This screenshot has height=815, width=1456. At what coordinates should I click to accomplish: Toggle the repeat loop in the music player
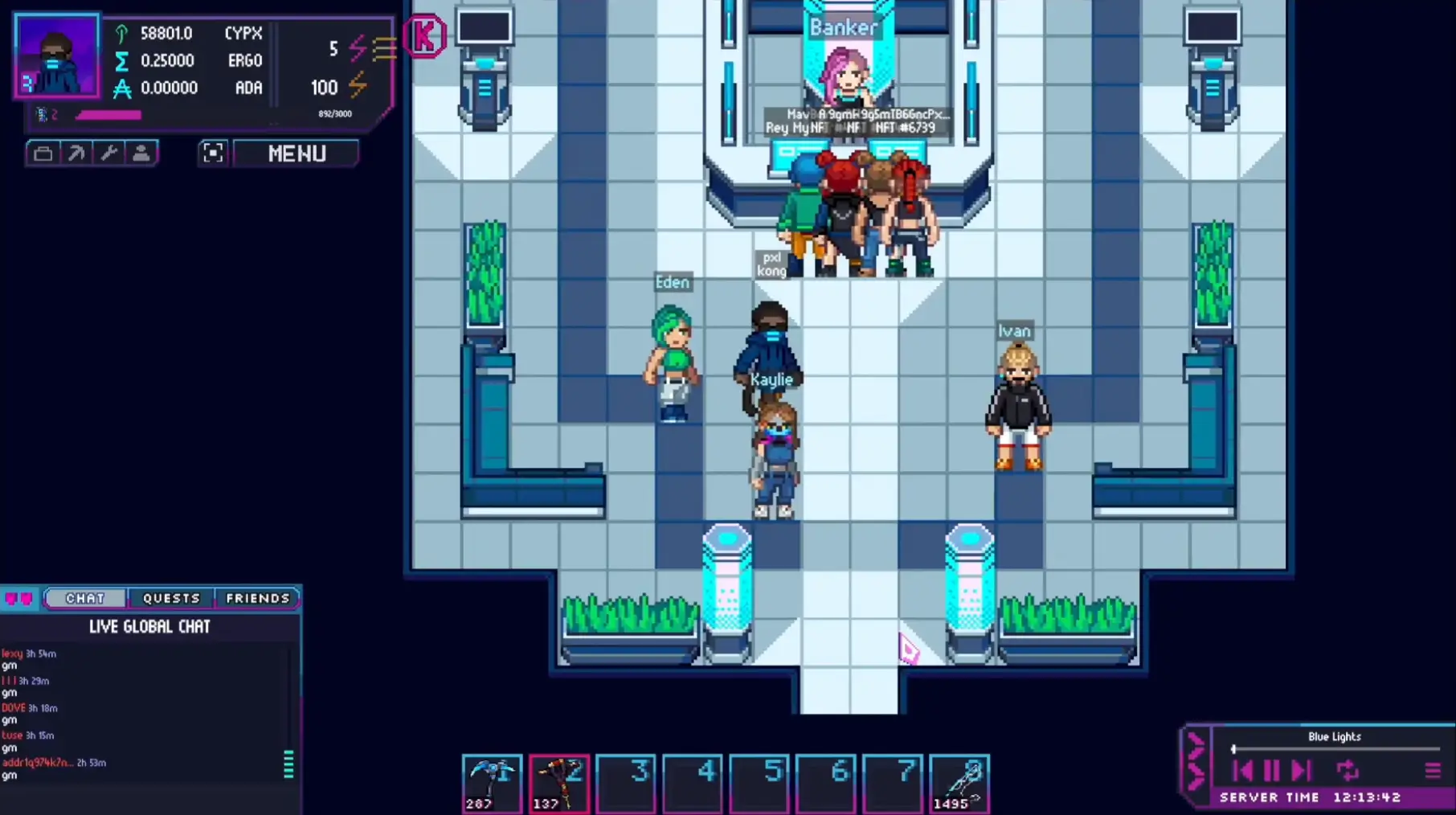tap(1348, 770)
